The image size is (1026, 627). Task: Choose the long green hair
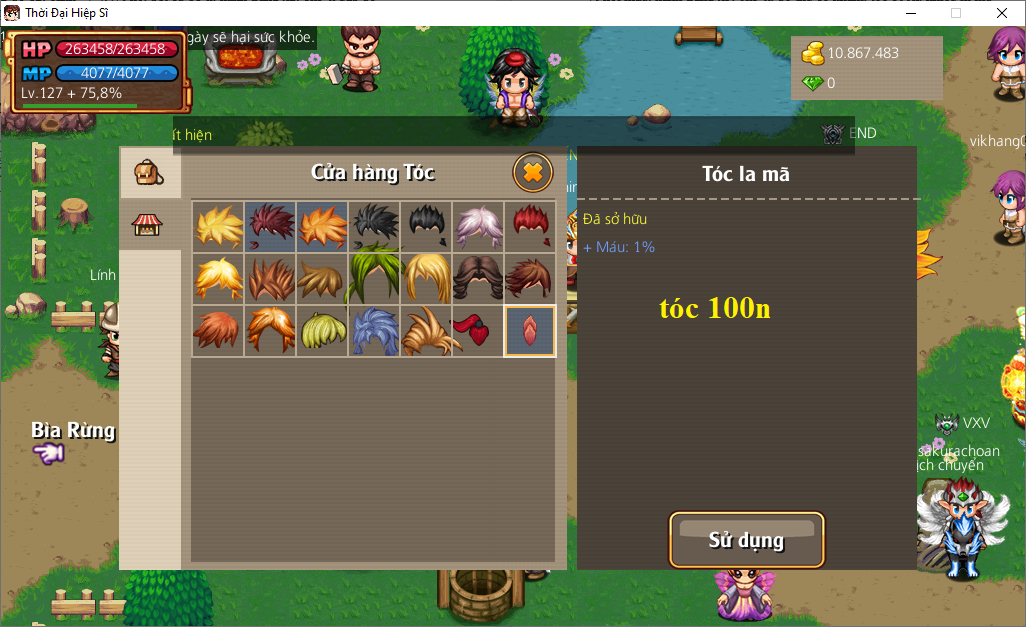point(374,279)
